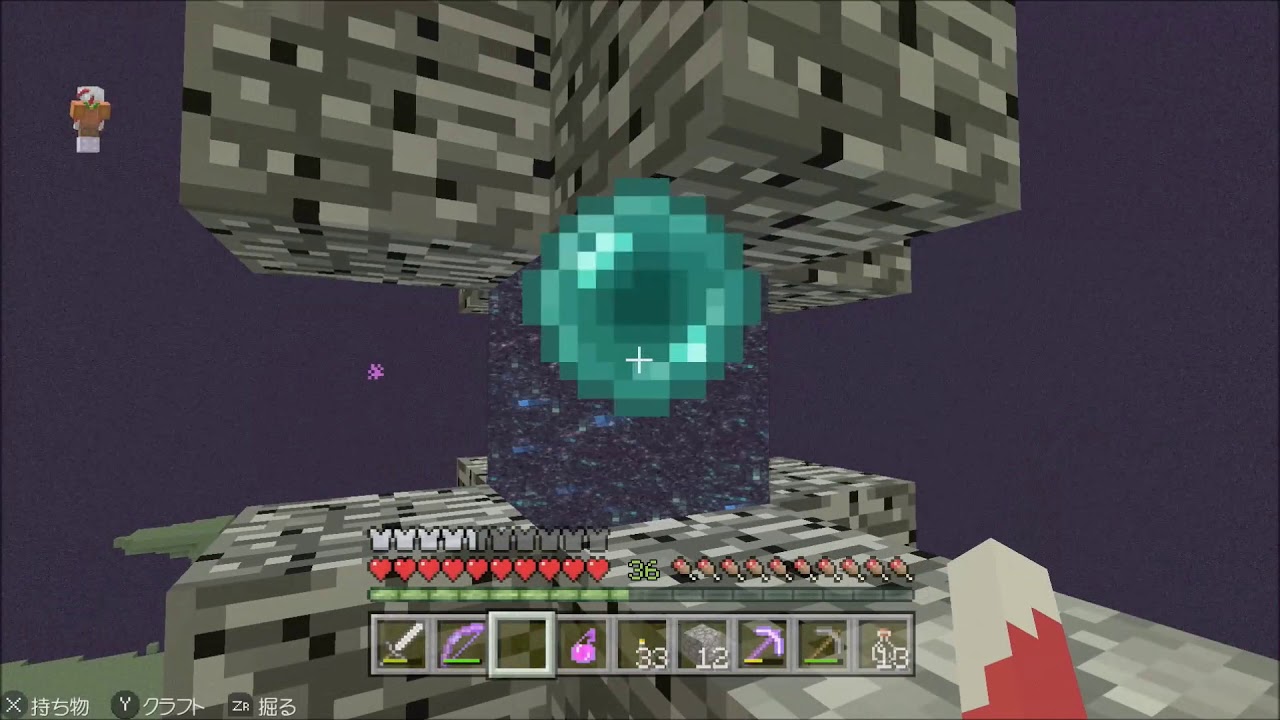Image resolution: width=1280 pixels, height=720 pixels.
Task: Click the green experience progress bar
Action: (500, 591)
